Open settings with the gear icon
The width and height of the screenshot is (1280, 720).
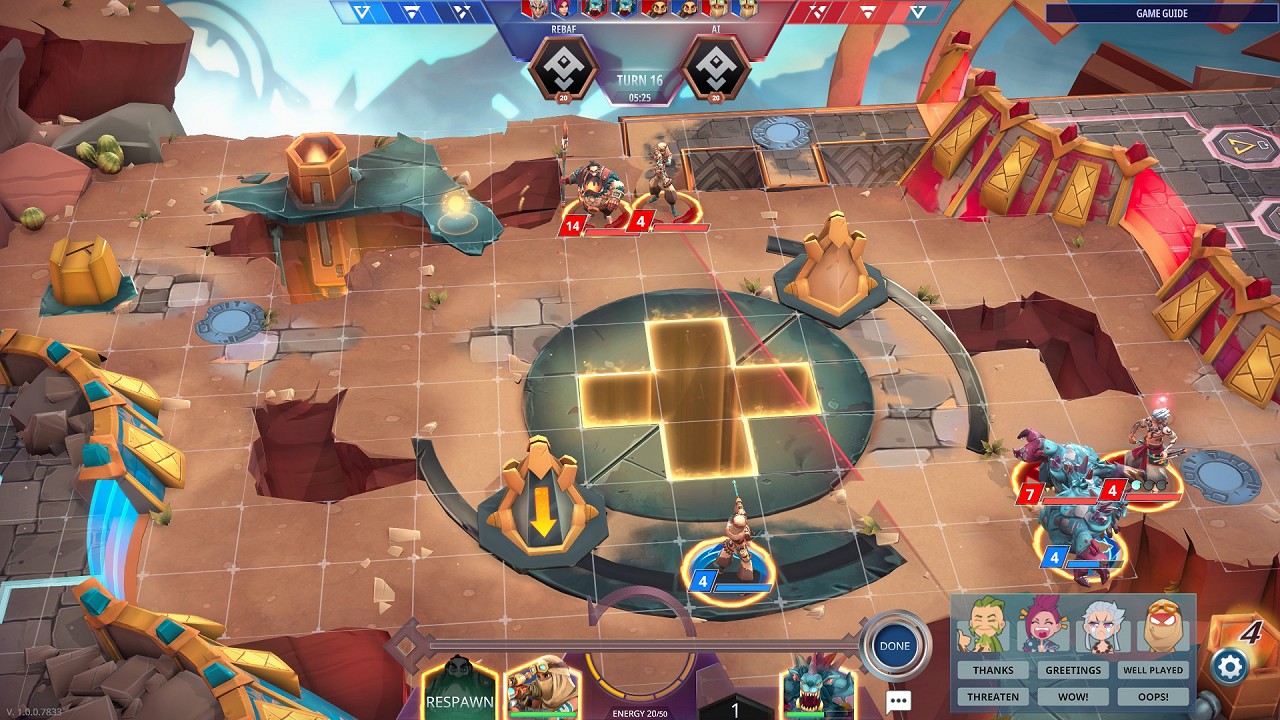(x=1229, y=666)
